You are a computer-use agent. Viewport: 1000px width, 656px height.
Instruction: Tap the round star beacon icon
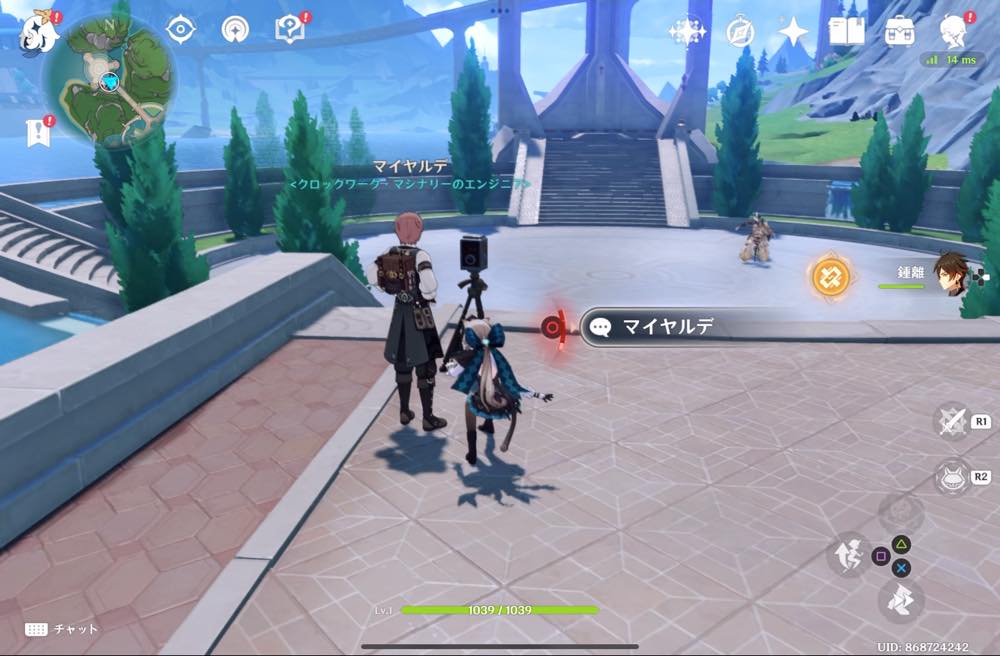tap(236, 30)
